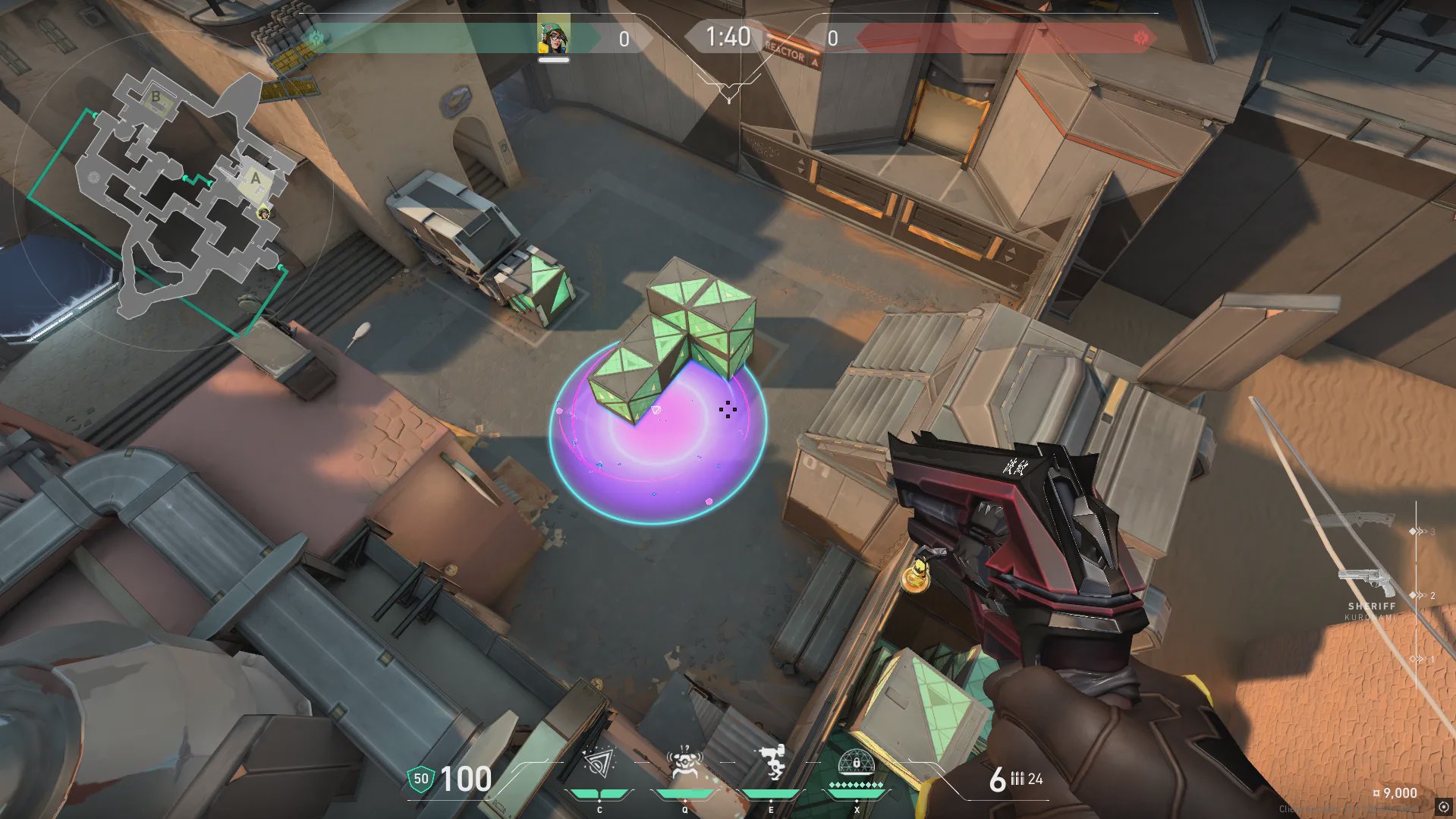Trigger the Lockdown ultimate dome icon
1456x819 pixels.
(857, 764)
